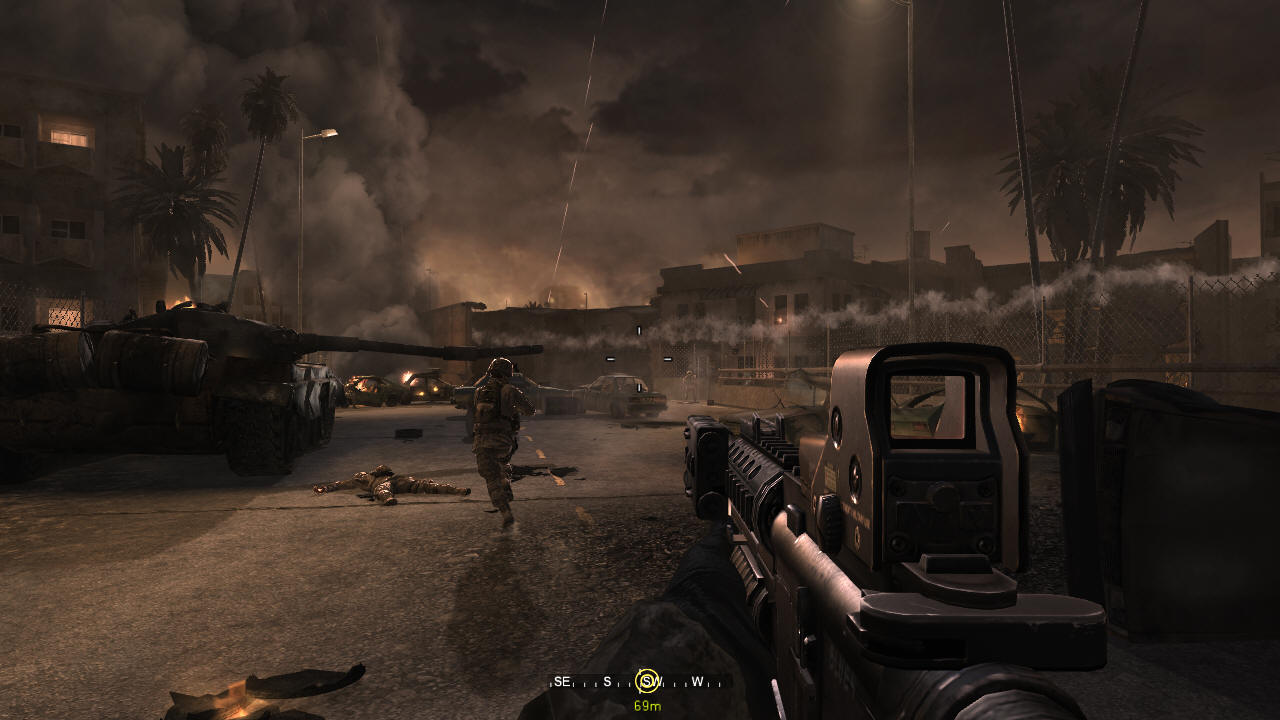1280x720 pixels.
Task: Click the yellow objective marker on the compass
Action: pos(647,682)
